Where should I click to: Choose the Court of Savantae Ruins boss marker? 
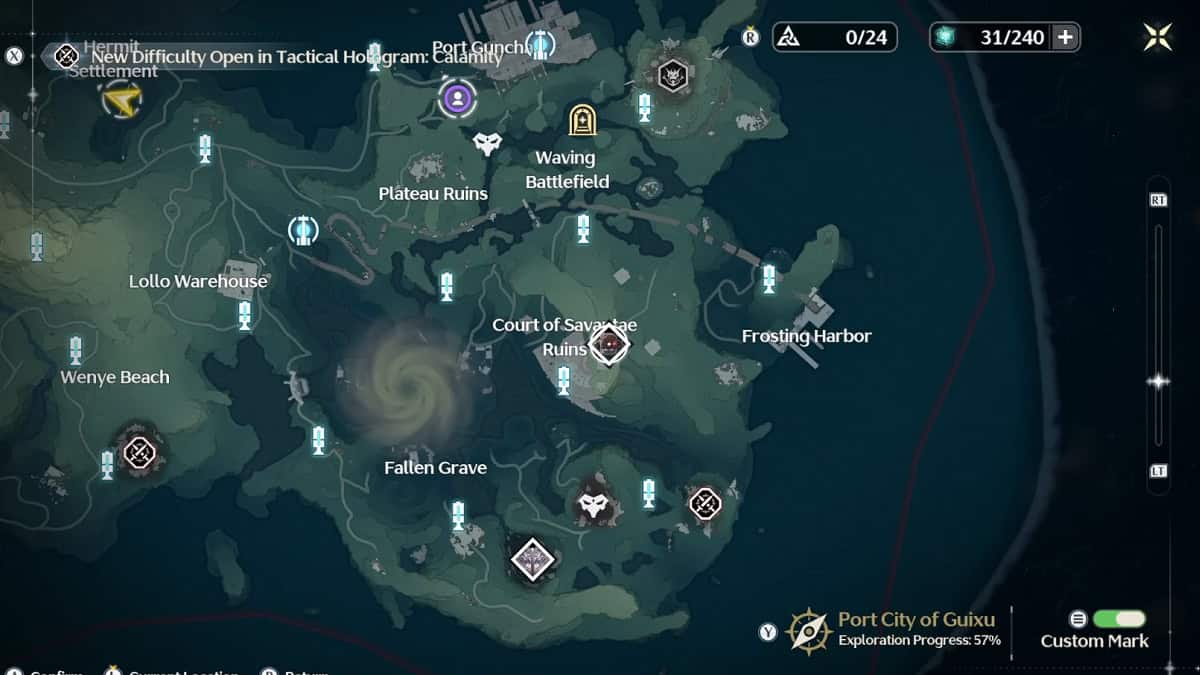(608, 345)
